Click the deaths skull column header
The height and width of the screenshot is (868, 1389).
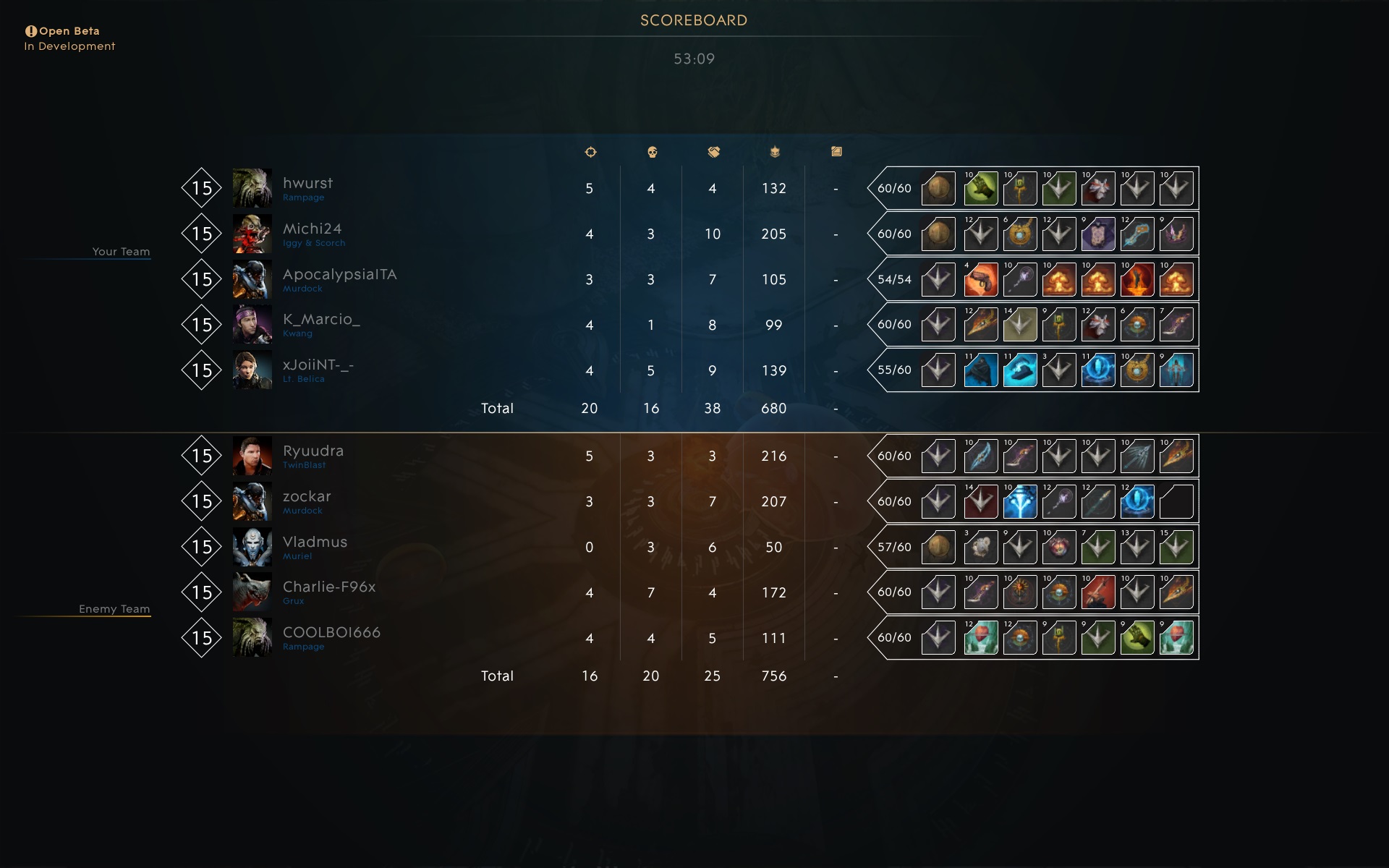651,152
